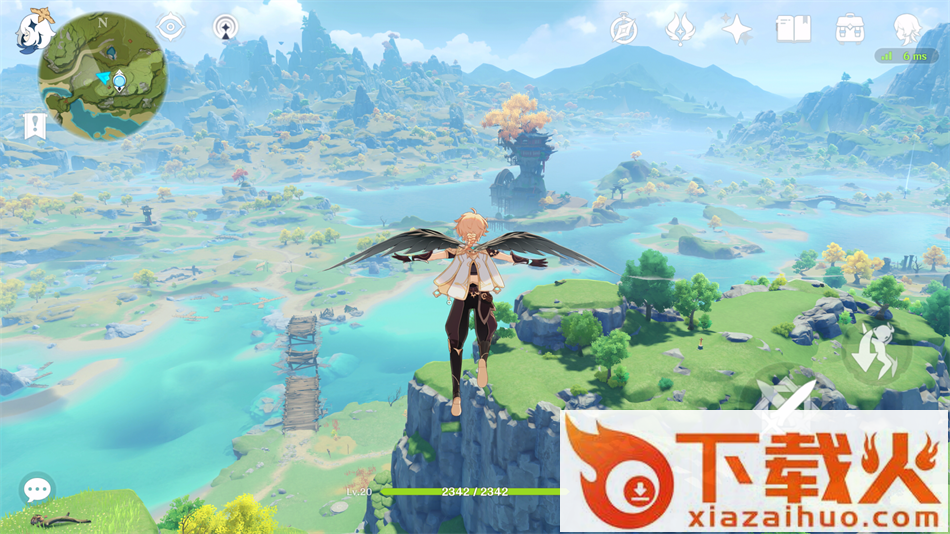Open the Paimon main menu
950x534 pixels.
coord(34,30)
